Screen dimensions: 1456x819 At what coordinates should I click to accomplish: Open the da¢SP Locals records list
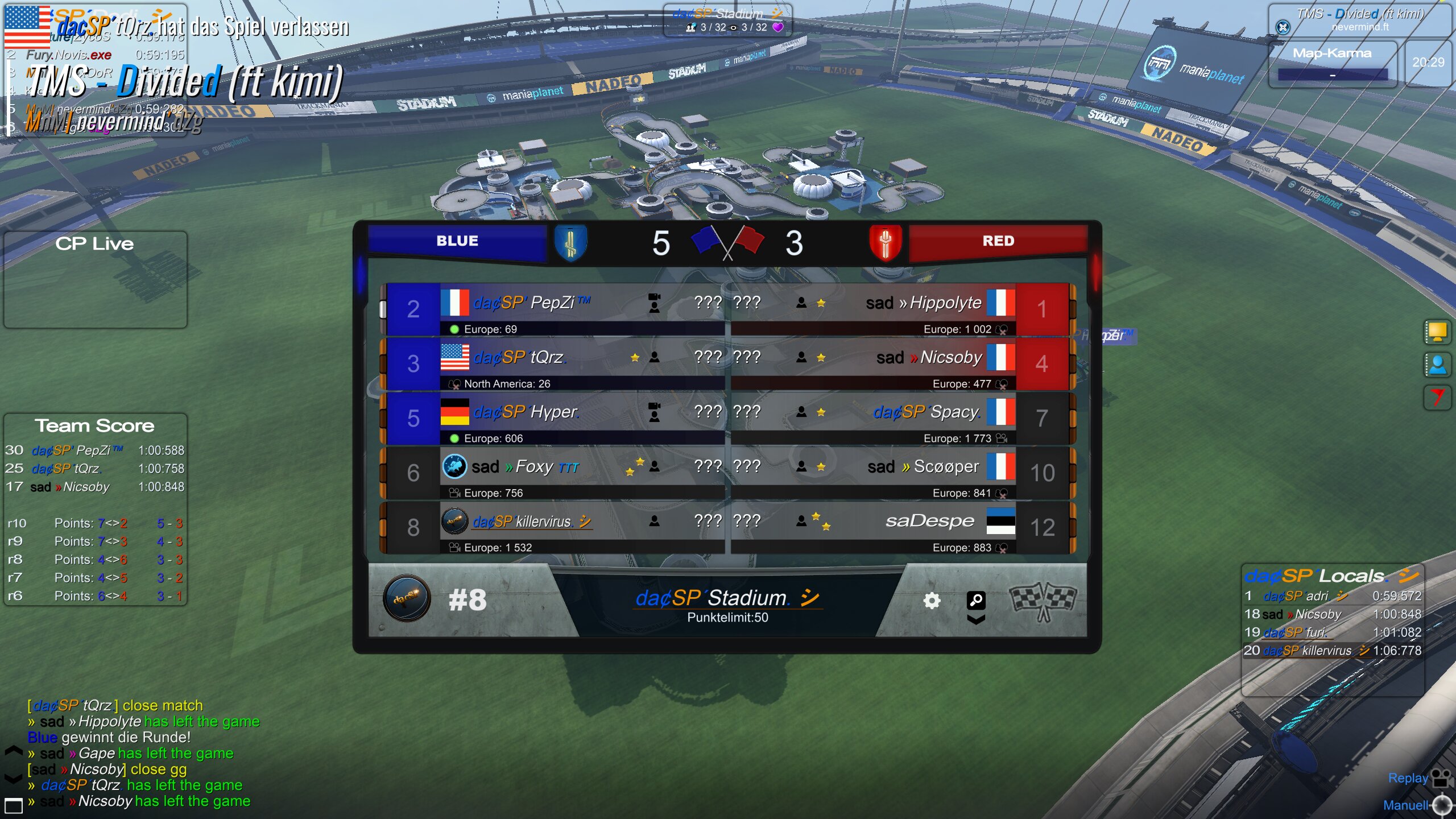(x=1331, y=576)
